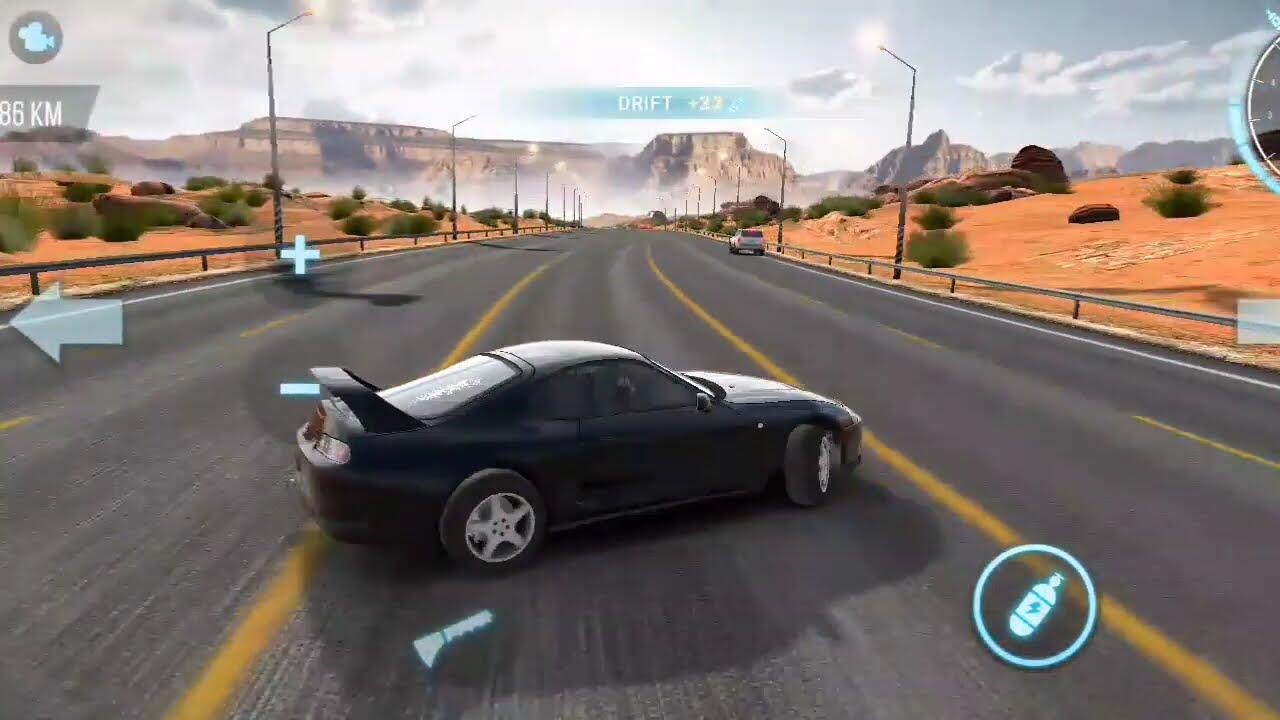Image resolution: width=1280 pixels, height=720 pixels.
Task: Steer right with the right arrow button
Action: click(1259, 322)
